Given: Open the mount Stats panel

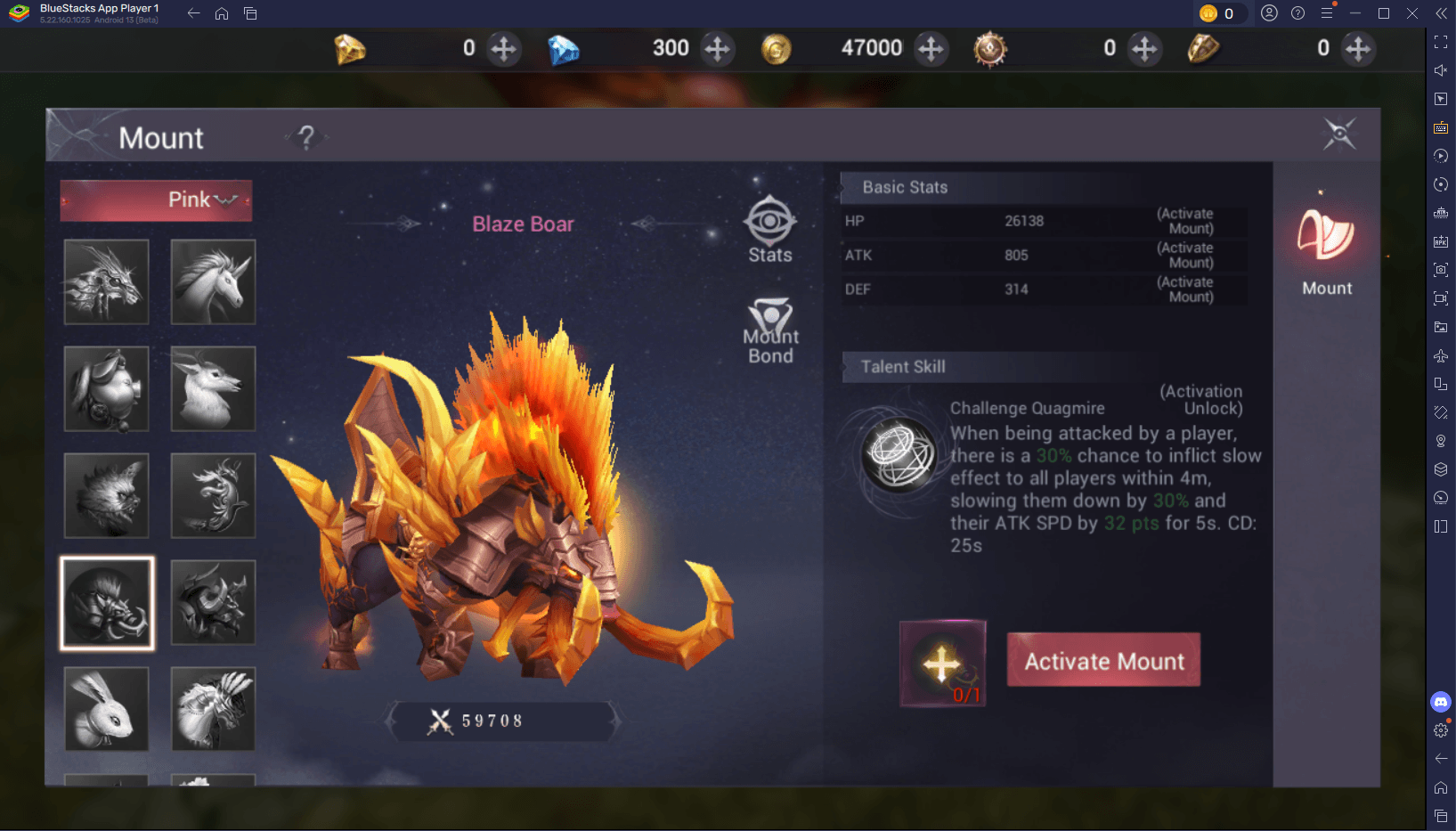Looking at the screenshot, I should (x=769, y=230).
